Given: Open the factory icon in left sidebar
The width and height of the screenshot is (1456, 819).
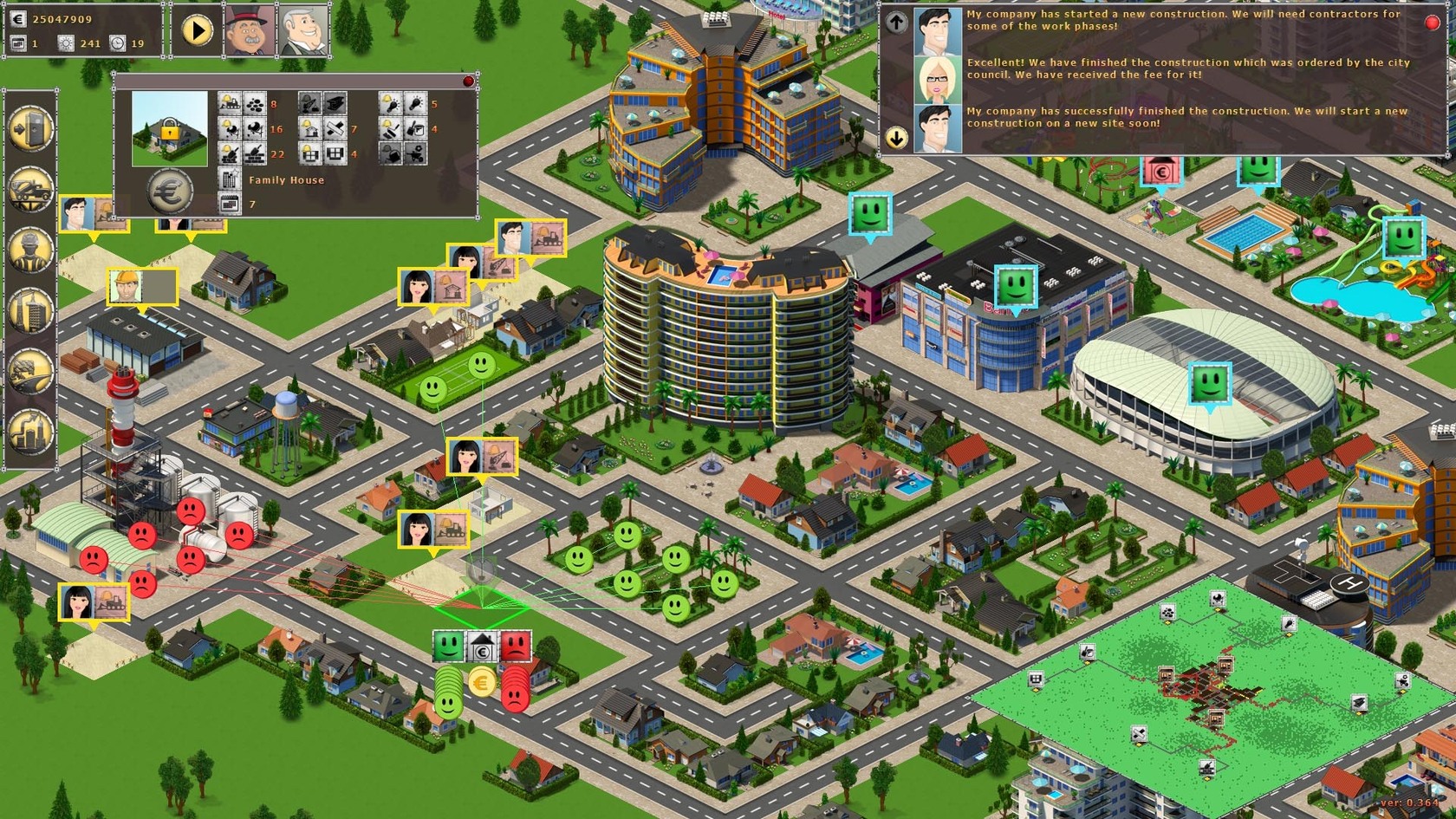Looking at the screenshot, I should pos(30,429).
